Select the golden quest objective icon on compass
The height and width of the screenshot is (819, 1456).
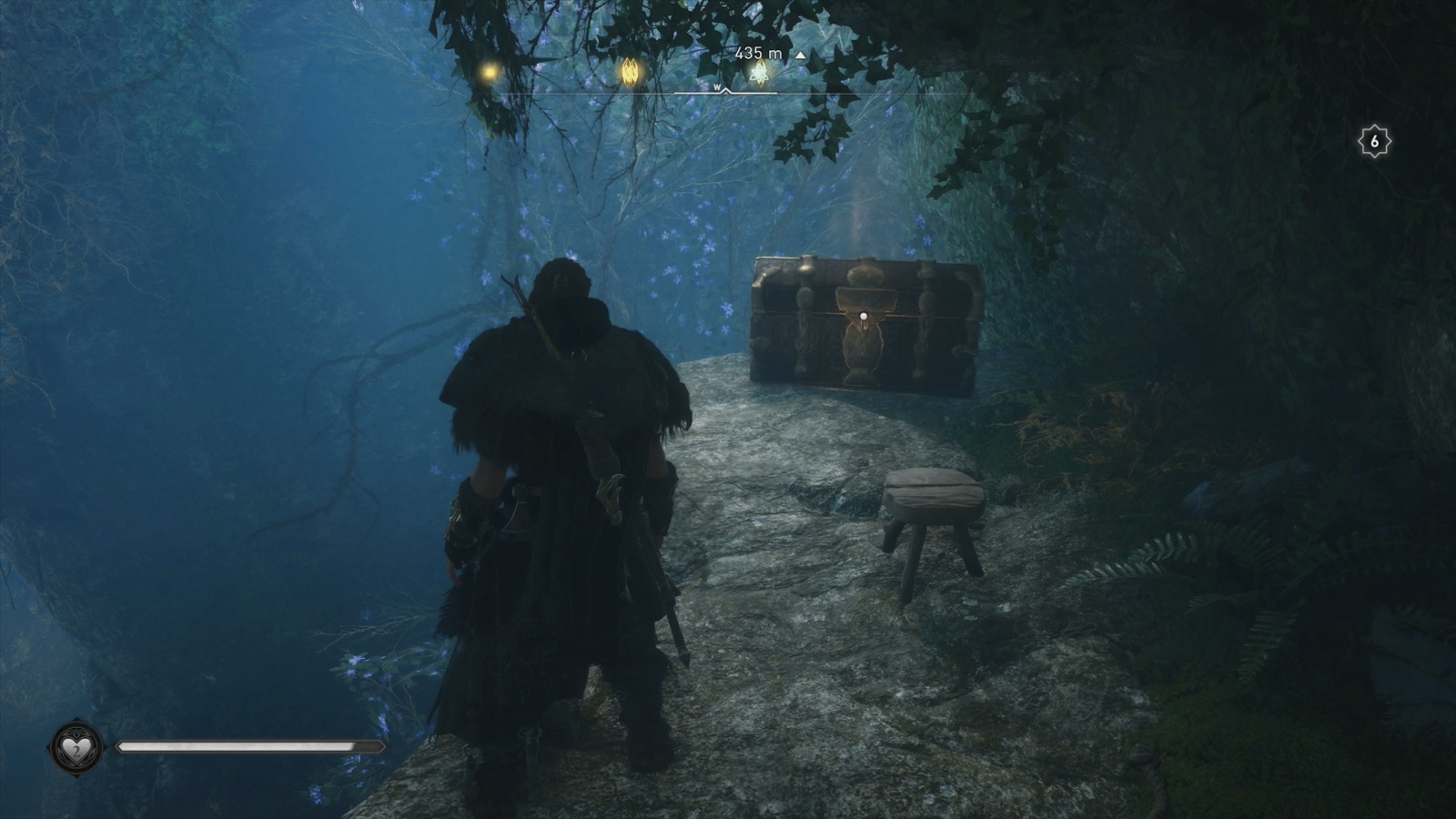(631, 71)
